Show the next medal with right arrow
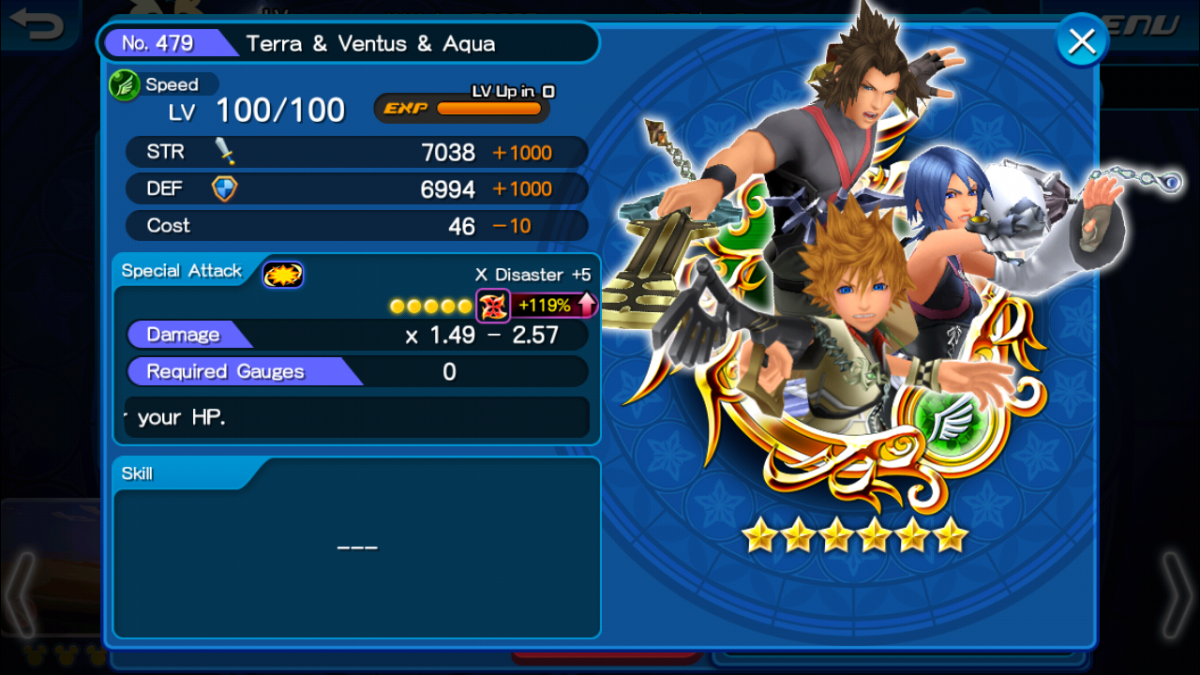This screenshot has width=1200, height=675. (1176, 595)
